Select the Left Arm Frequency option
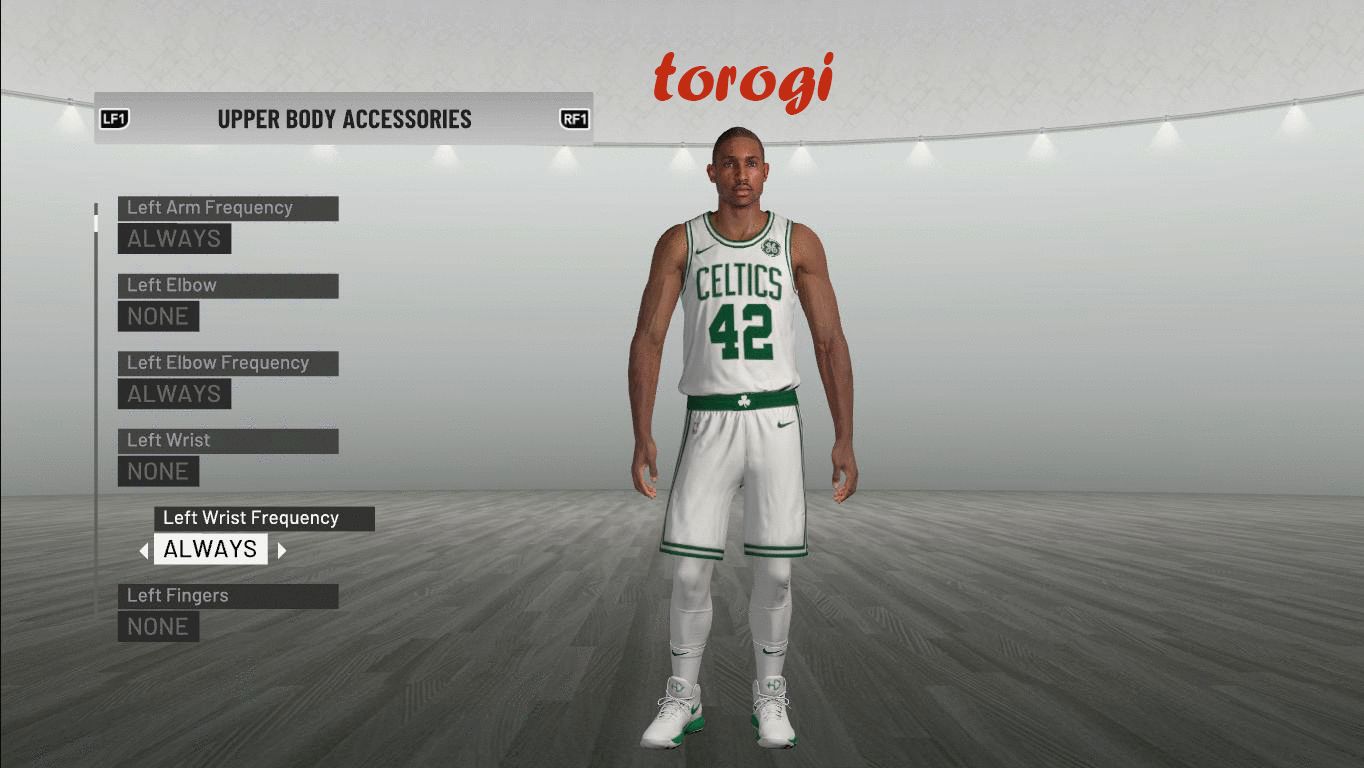Viewport: 1364px width, 768px height. tap(227, 209)
